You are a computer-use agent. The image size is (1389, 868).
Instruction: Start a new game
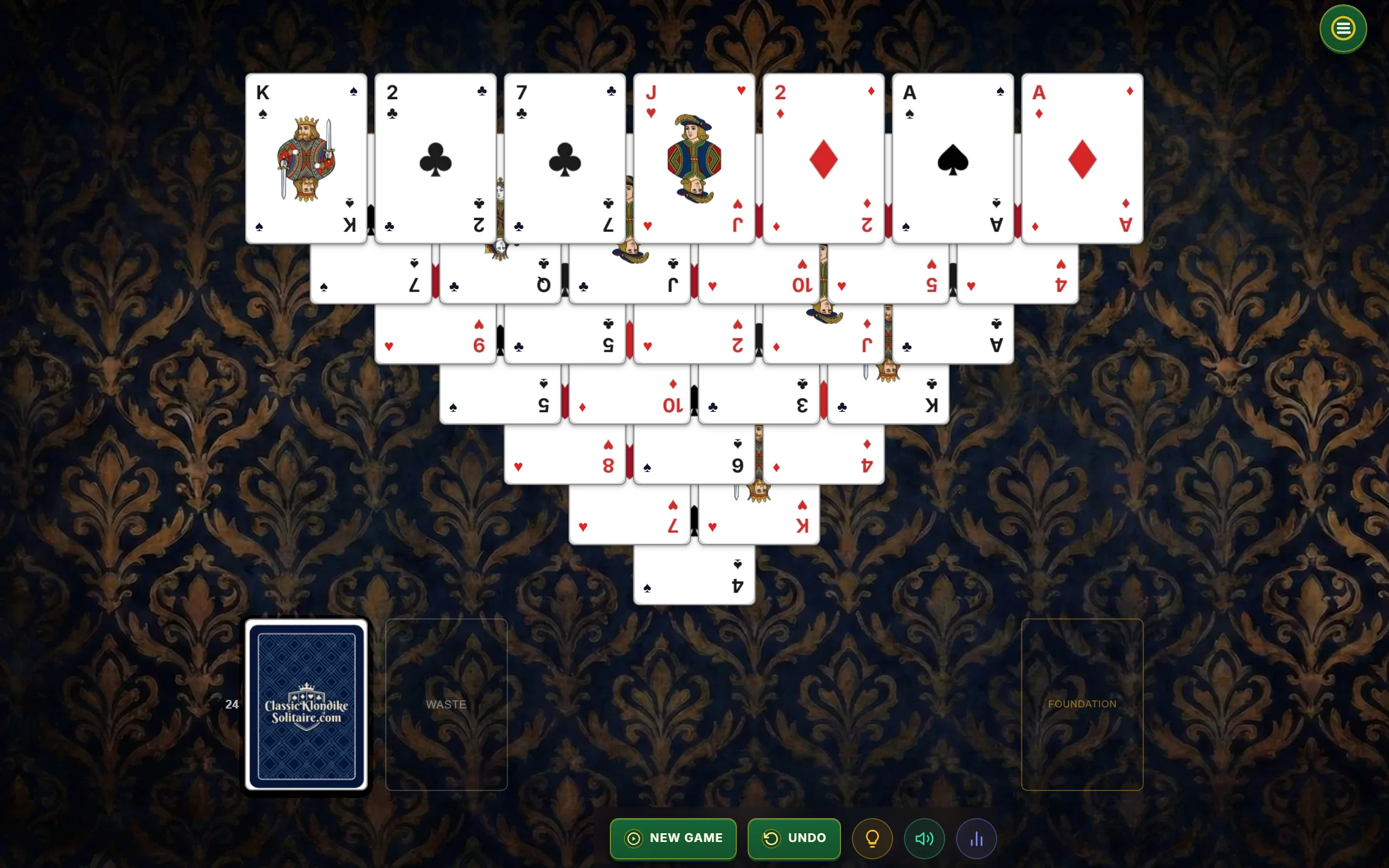click(673, 838)
